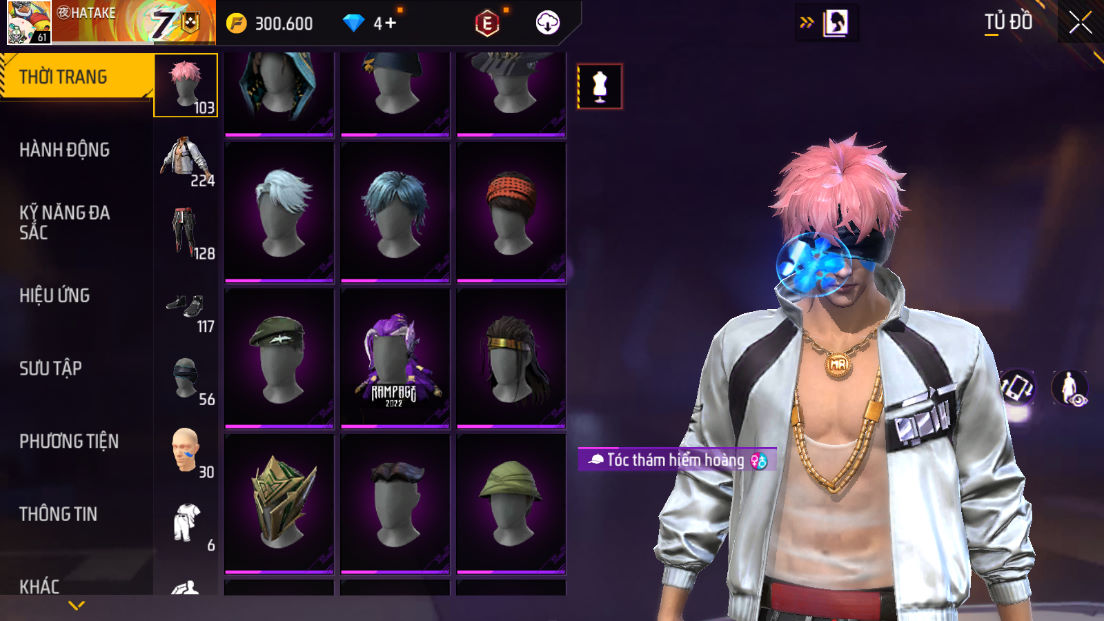1104x621 pixels.
Task: Choose the green bucket hat item
Action: pos(510,503)
